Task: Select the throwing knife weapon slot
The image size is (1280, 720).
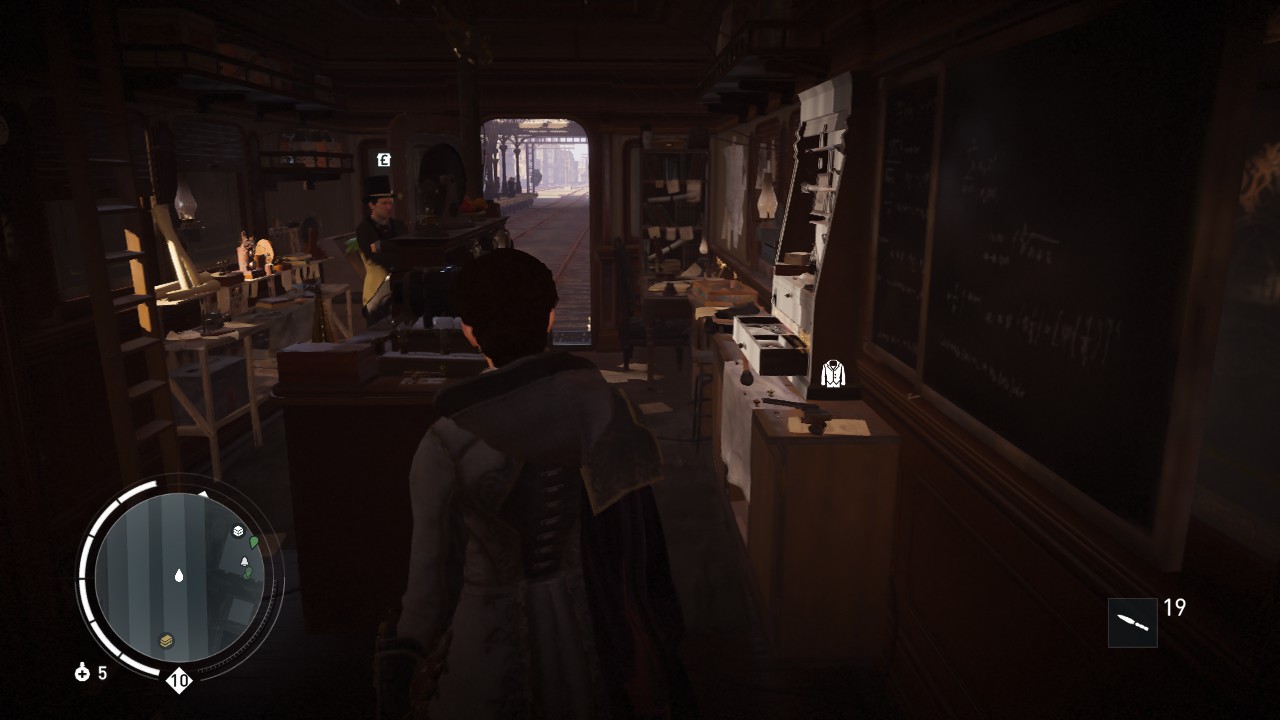Action: (x=1132, y=622)
